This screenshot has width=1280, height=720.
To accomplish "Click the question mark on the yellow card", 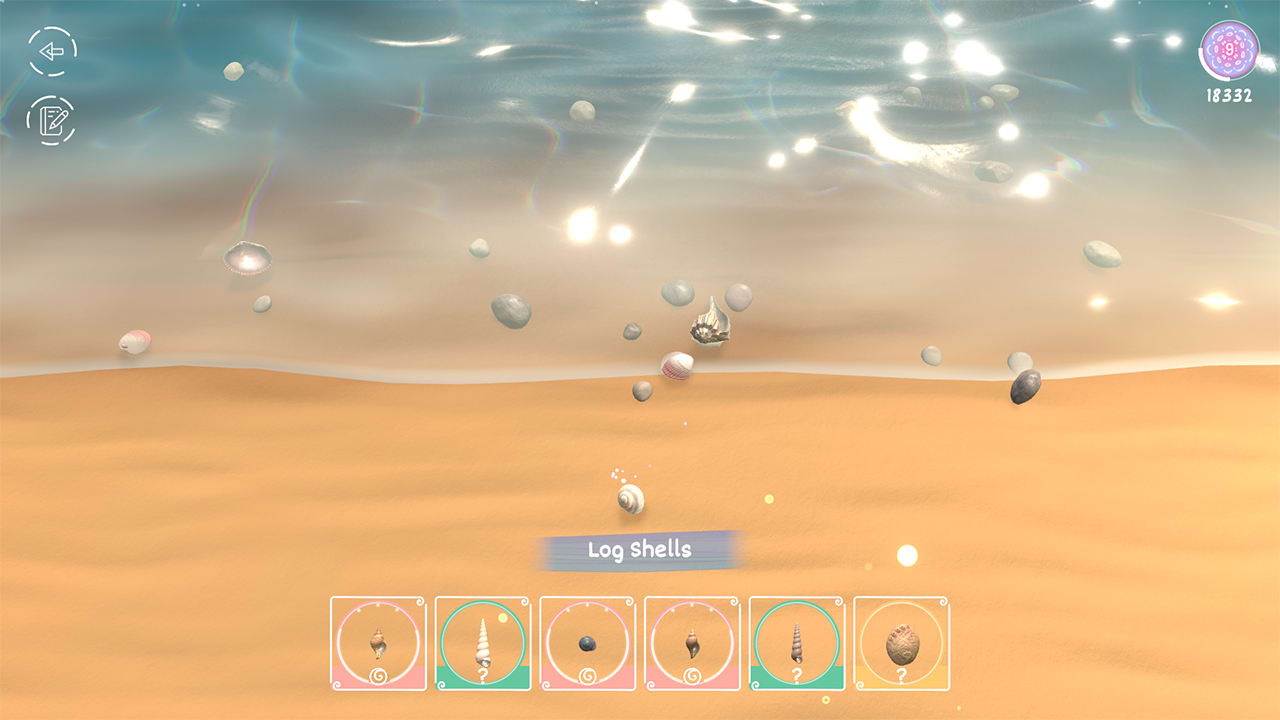I will click(900, 677).
